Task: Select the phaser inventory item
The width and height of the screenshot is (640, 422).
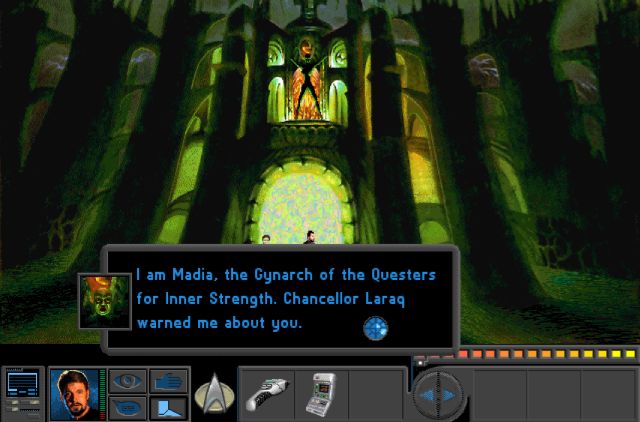Action: tap(267, 393)
